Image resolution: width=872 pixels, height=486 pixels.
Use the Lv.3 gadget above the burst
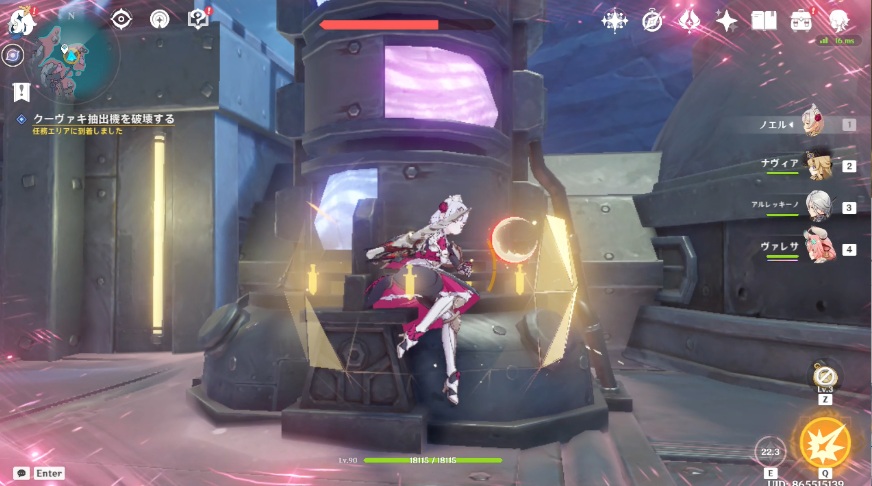coord(825,377)
